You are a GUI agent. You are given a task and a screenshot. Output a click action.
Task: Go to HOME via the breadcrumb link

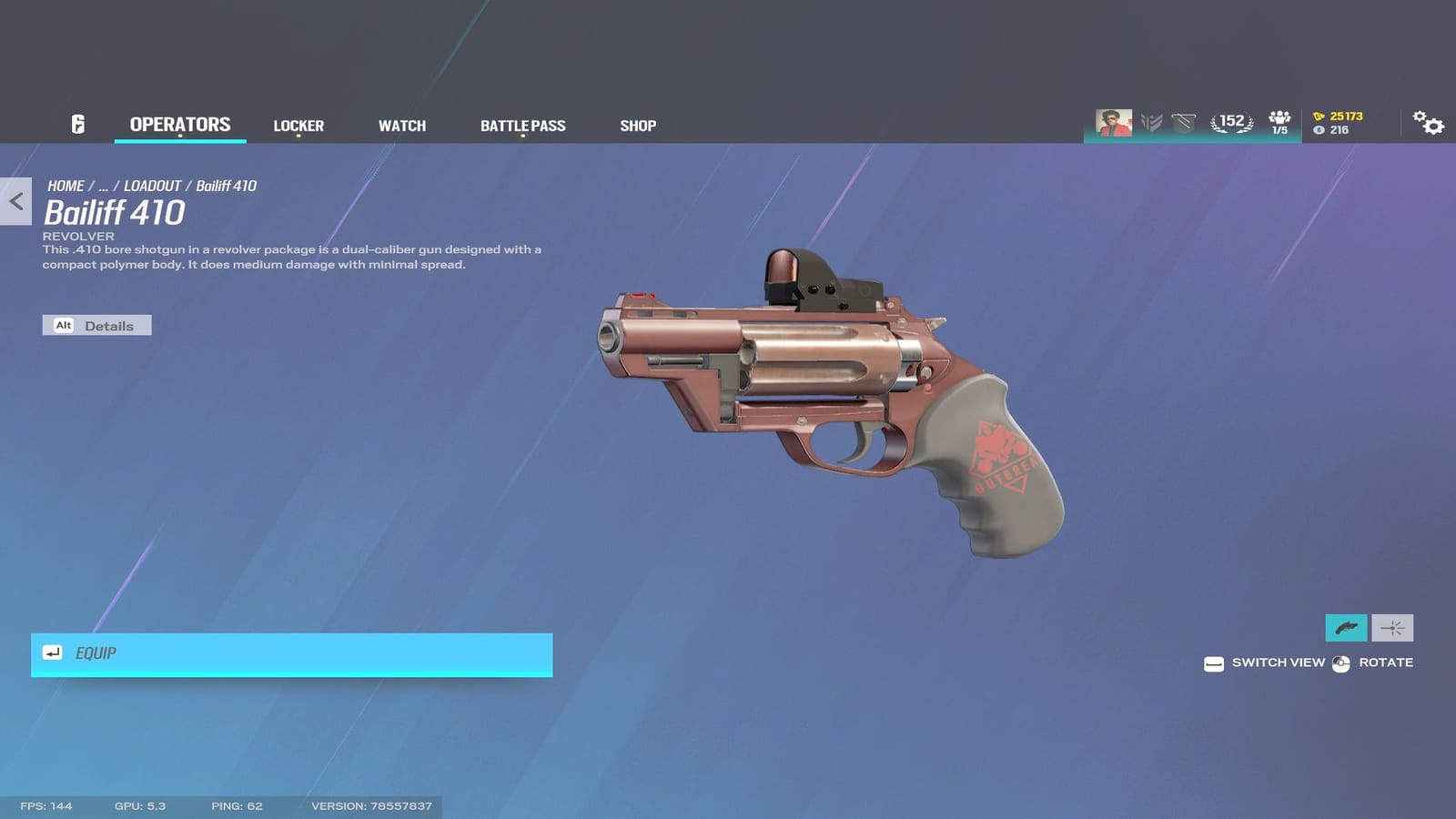(66, 186)
